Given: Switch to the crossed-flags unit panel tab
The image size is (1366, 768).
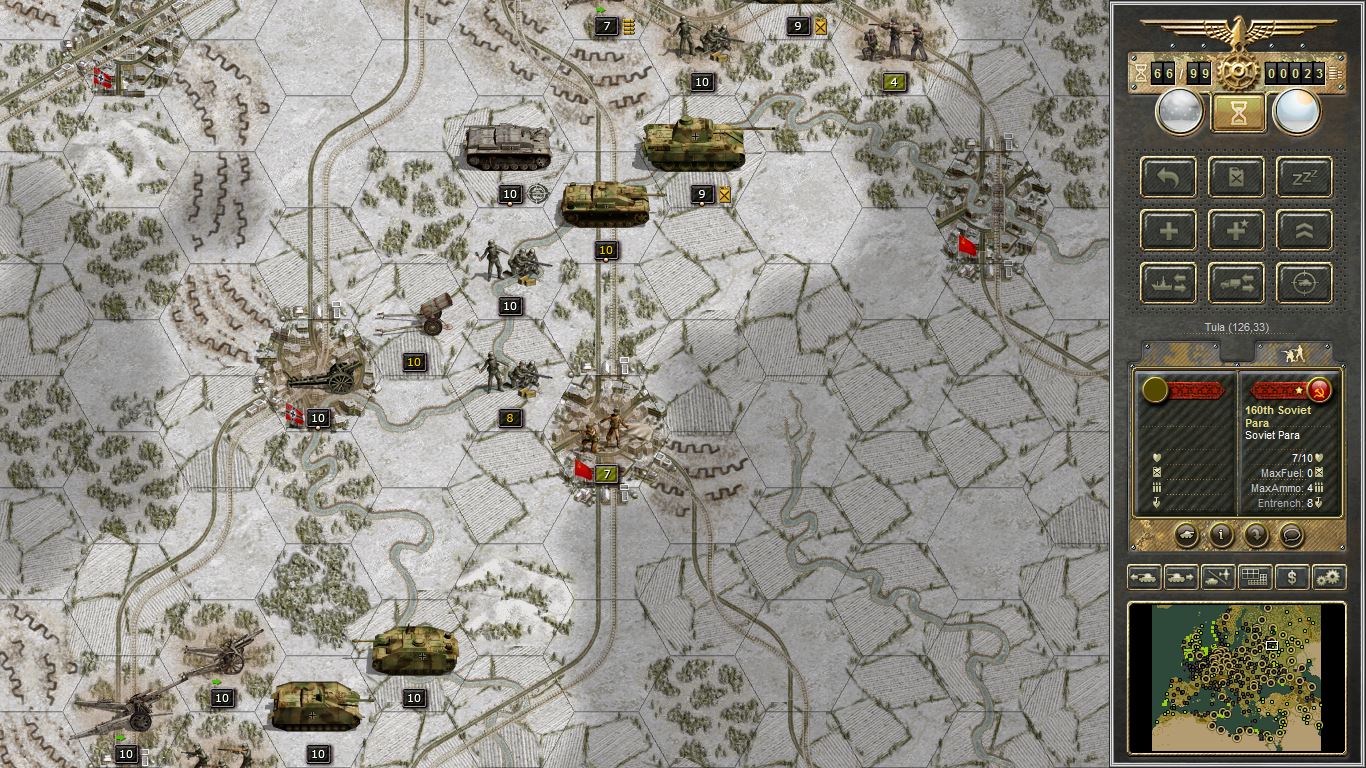Looking at the screenshot, I should click(x=1291, y=353).
